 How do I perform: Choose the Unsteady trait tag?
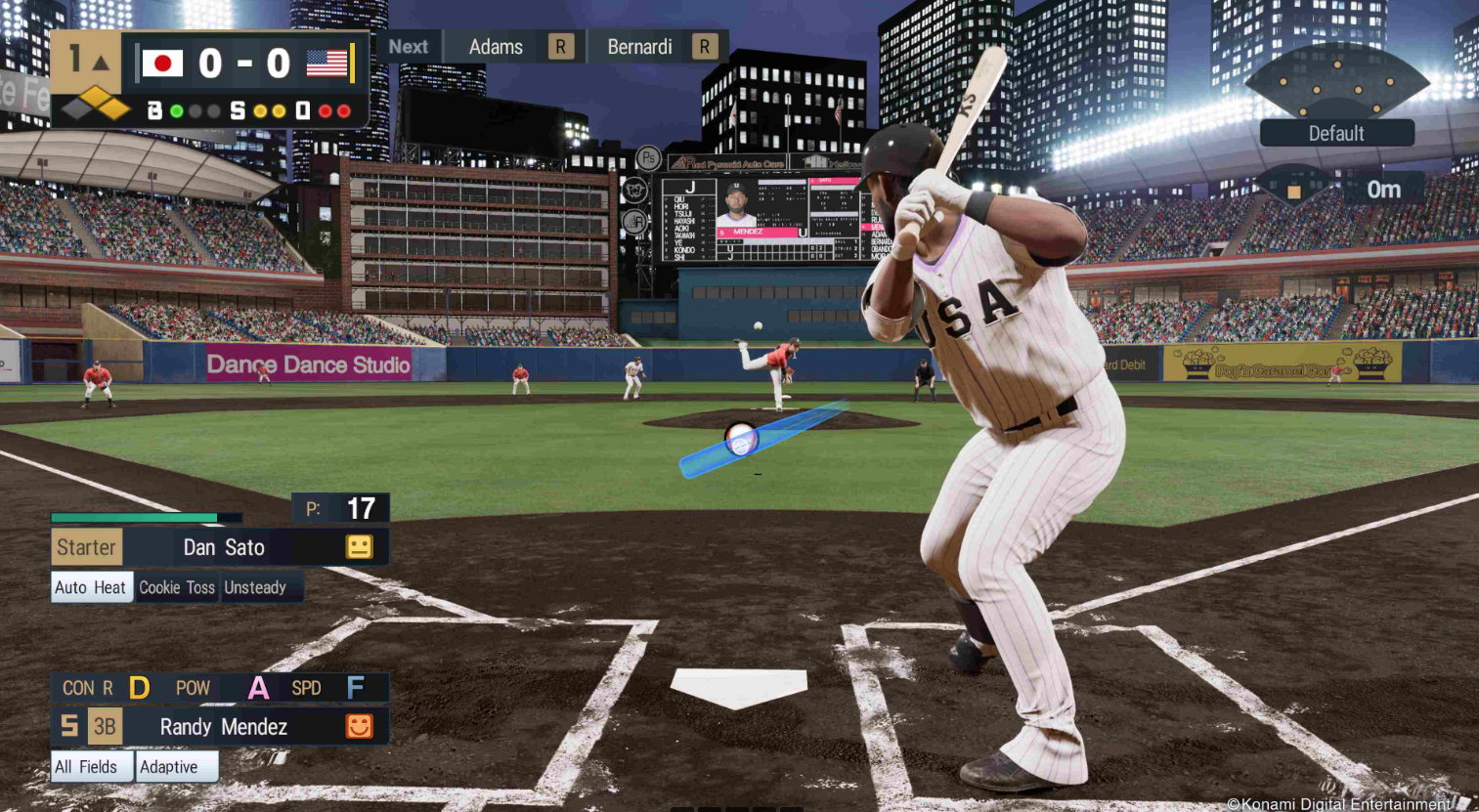click(x=255, y=587)
